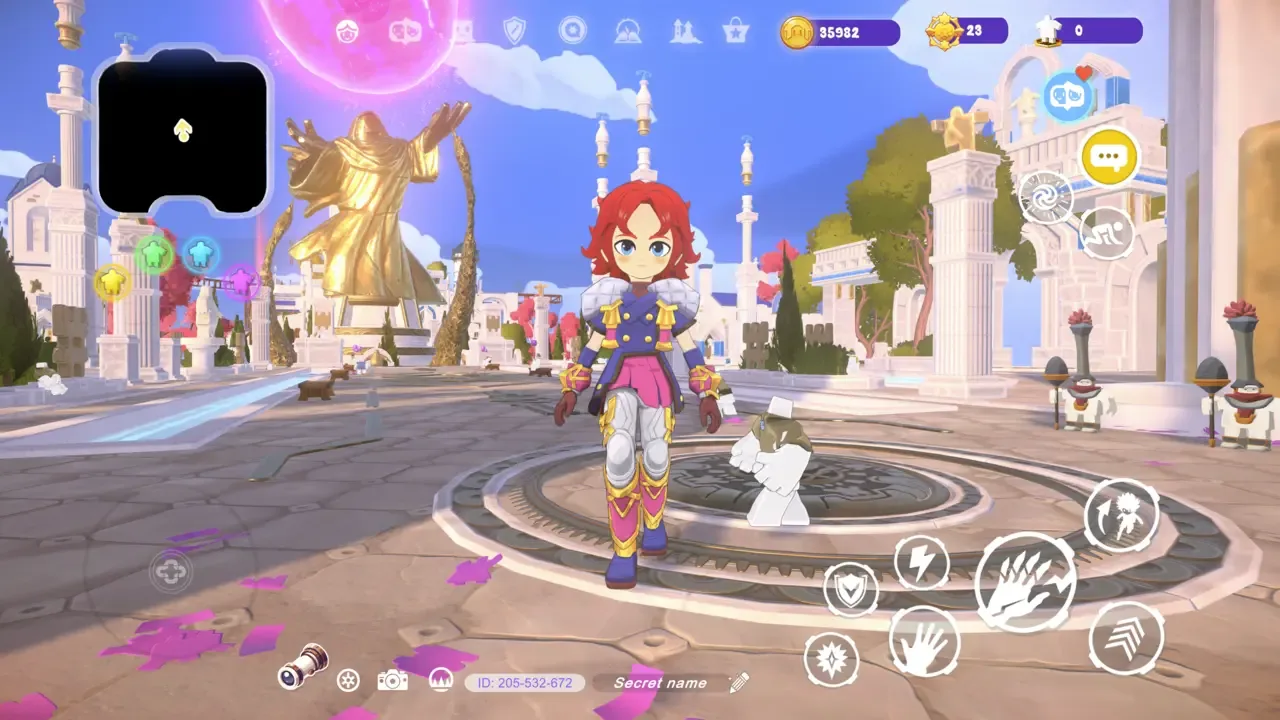Open the character face icon menu
The width and height of the screenshot is (1280, 720).
[x=348, y=31]
